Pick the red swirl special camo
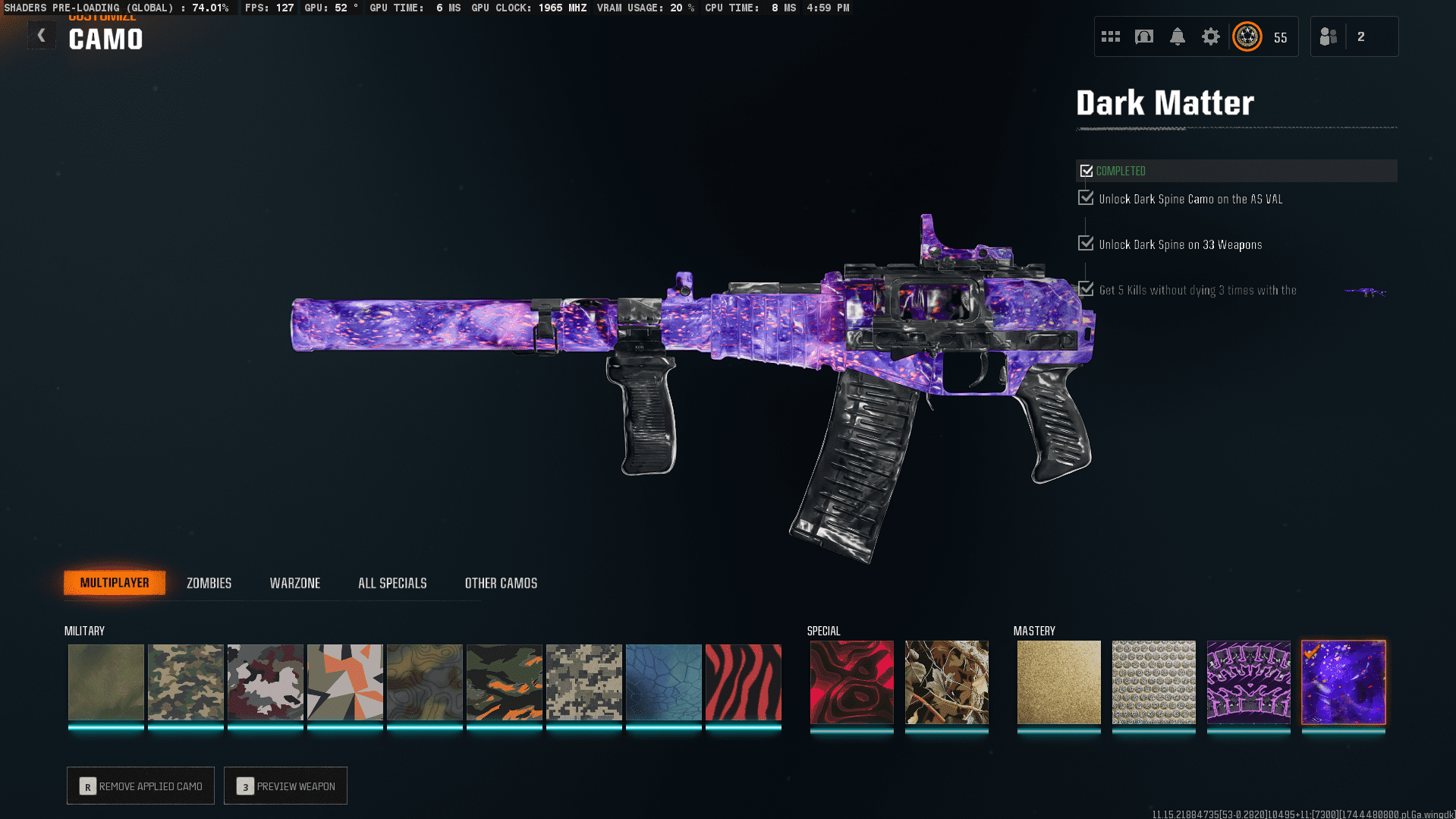 [x=851, y=682]
